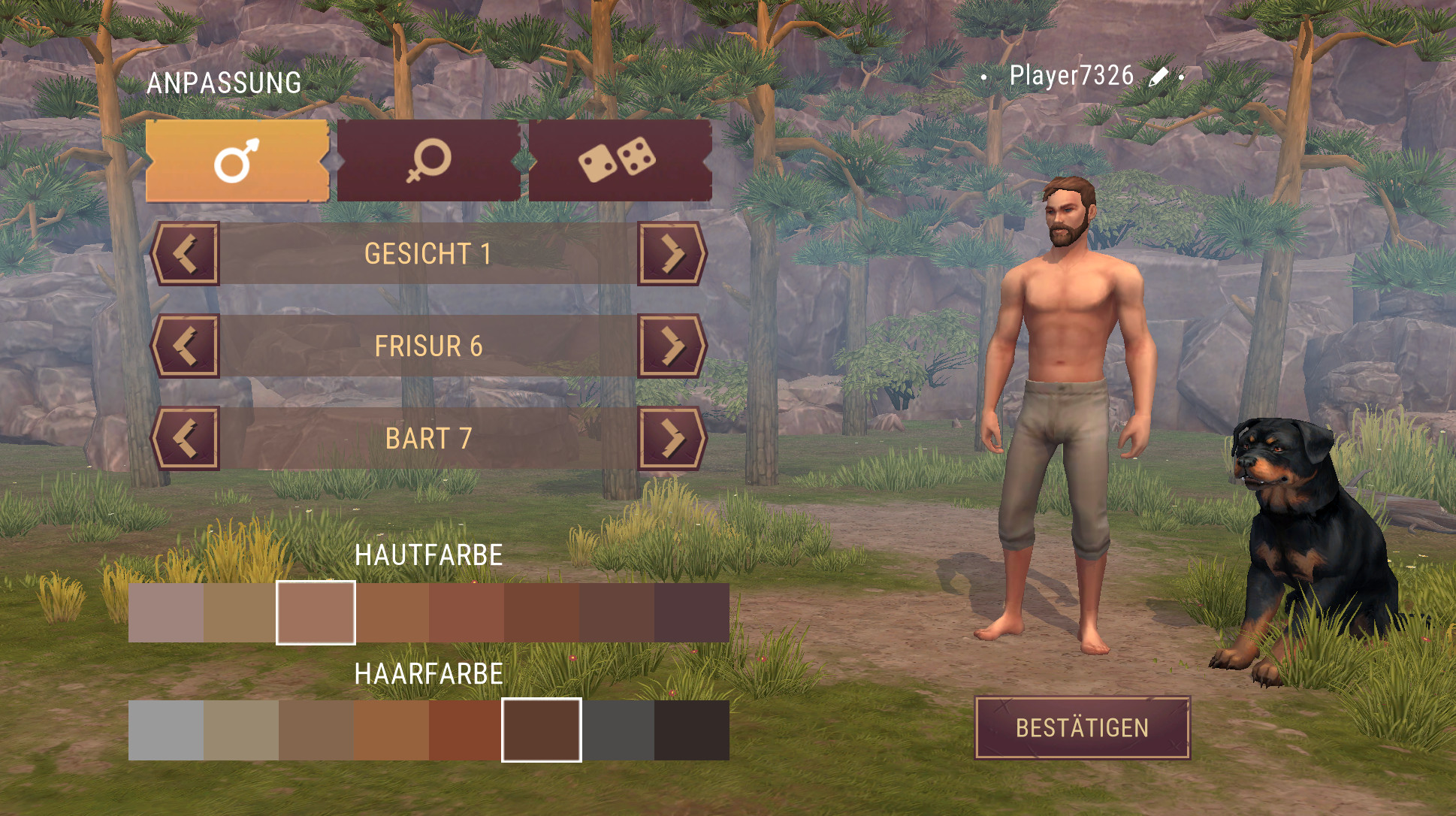Select the male gender tab

pos(237,161)
